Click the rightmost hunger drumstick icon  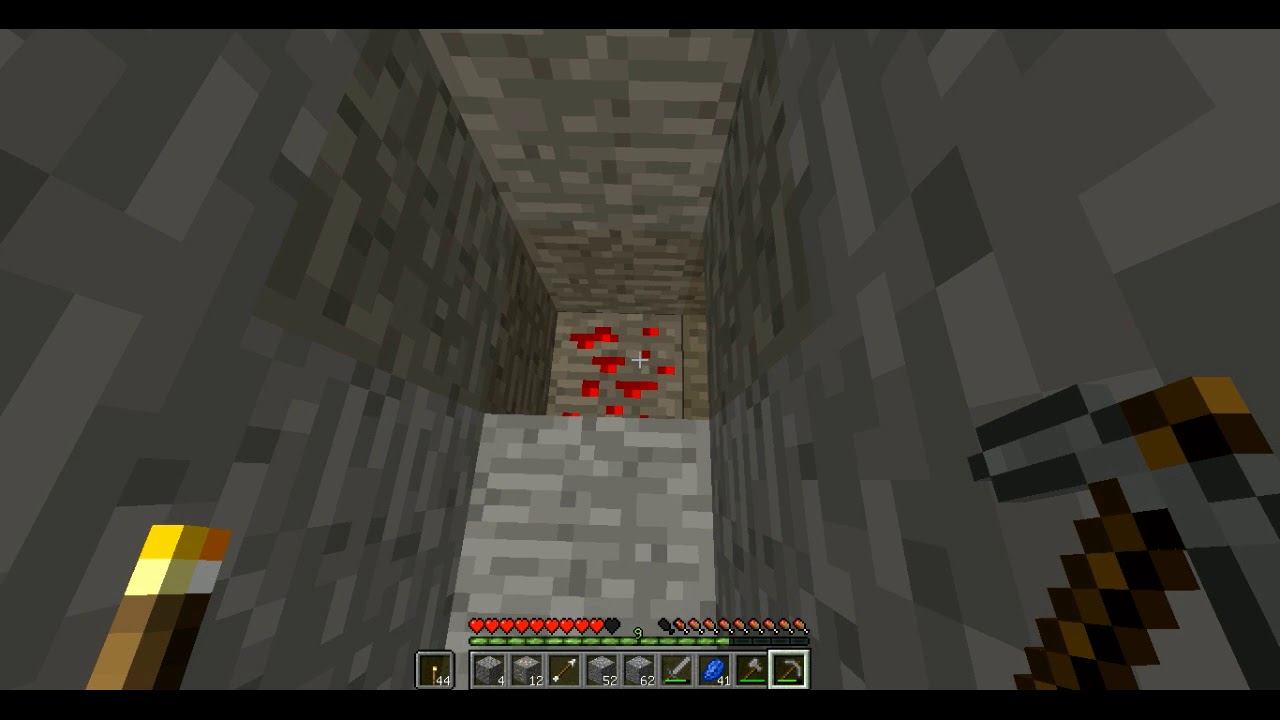(x=799, y=625)
